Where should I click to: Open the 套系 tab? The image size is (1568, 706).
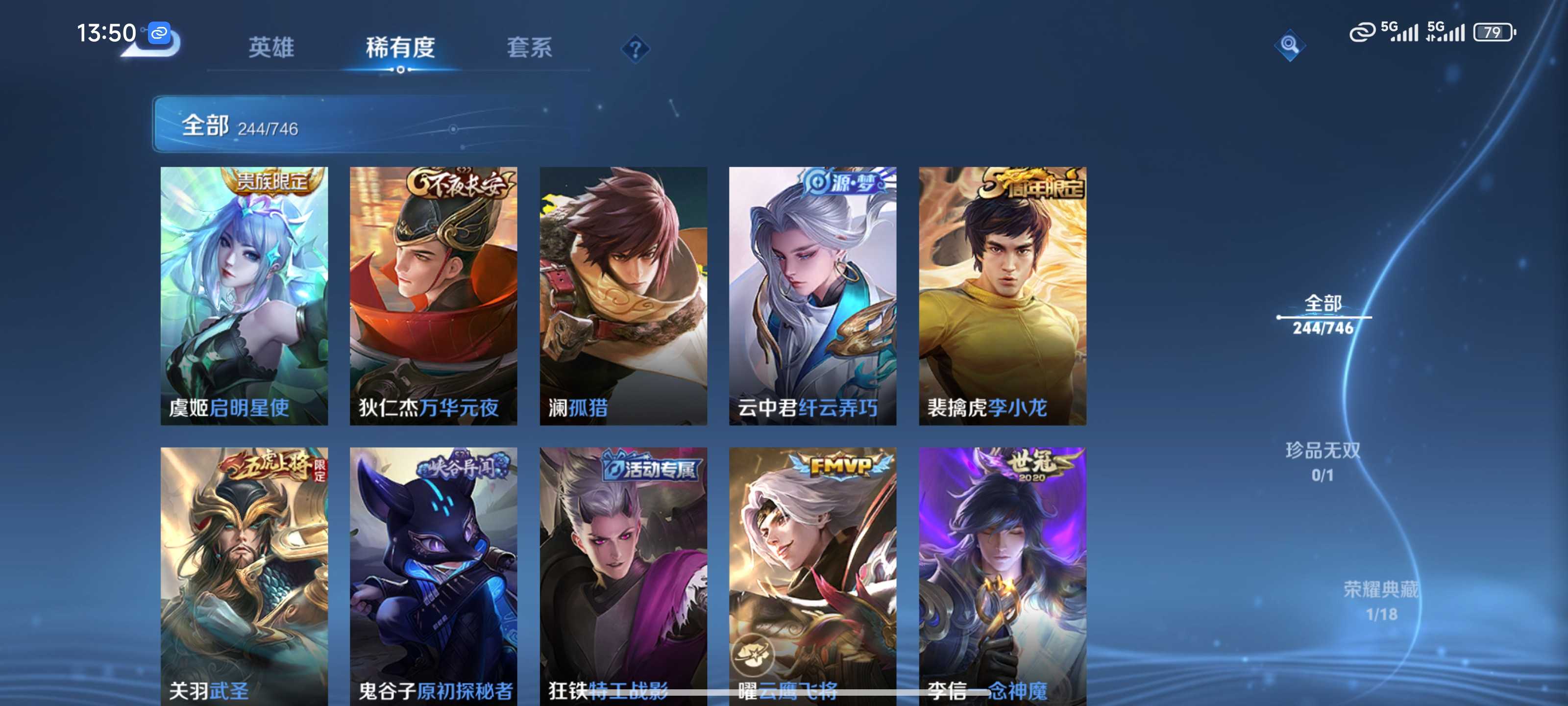529,48
